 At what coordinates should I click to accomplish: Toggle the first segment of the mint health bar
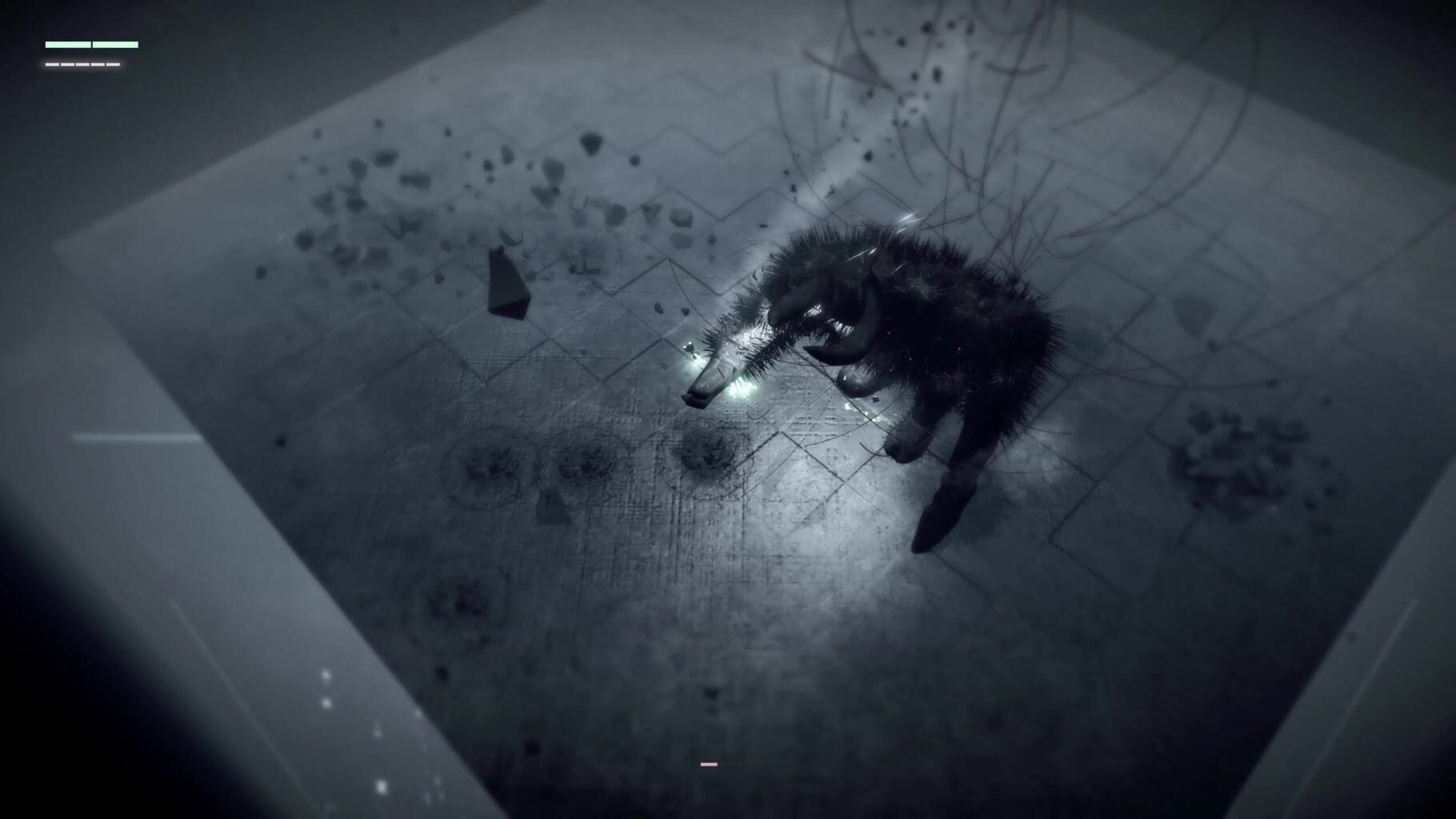coord(68,45)
